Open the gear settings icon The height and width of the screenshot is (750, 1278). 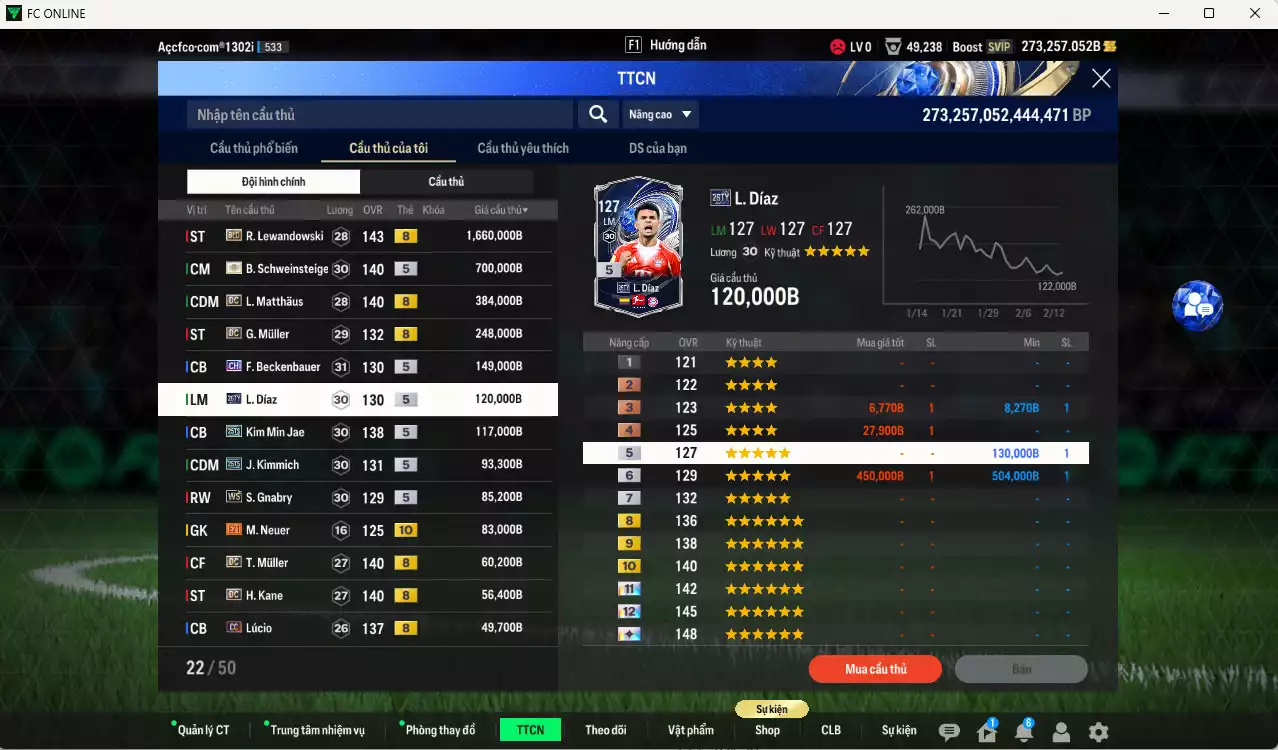click(1098, 732)
